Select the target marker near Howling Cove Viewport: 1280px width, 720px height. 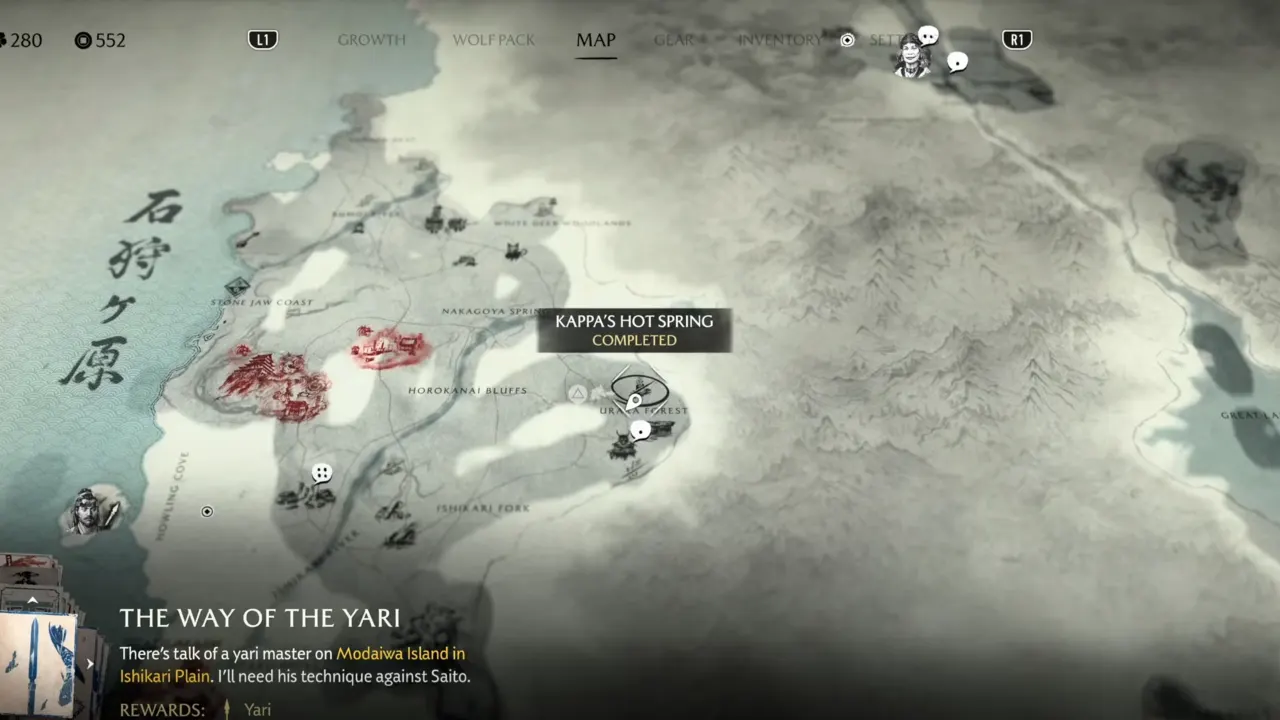[207, 512]
